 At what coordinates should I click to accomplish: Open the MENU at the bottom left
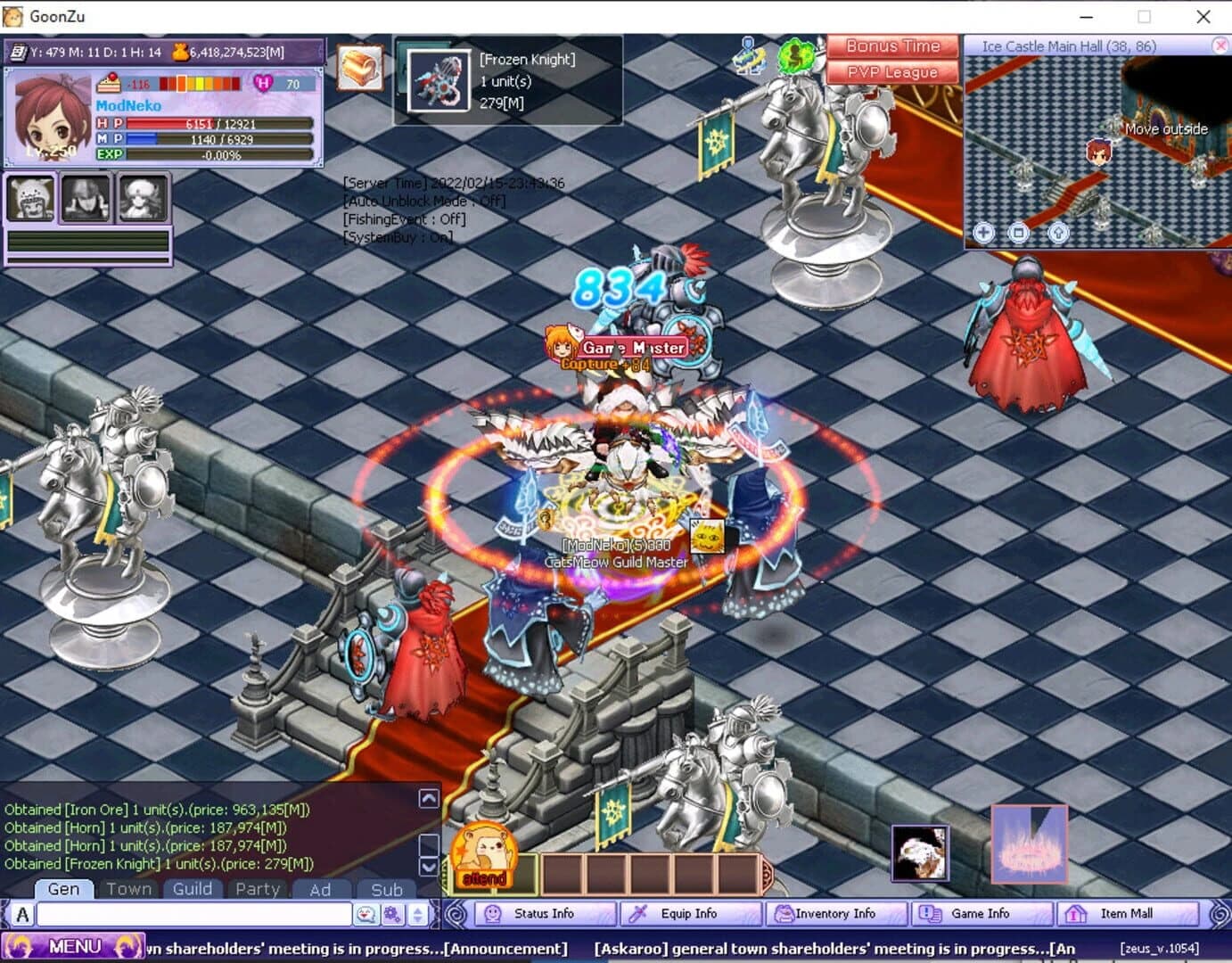(x=76, y=946)
